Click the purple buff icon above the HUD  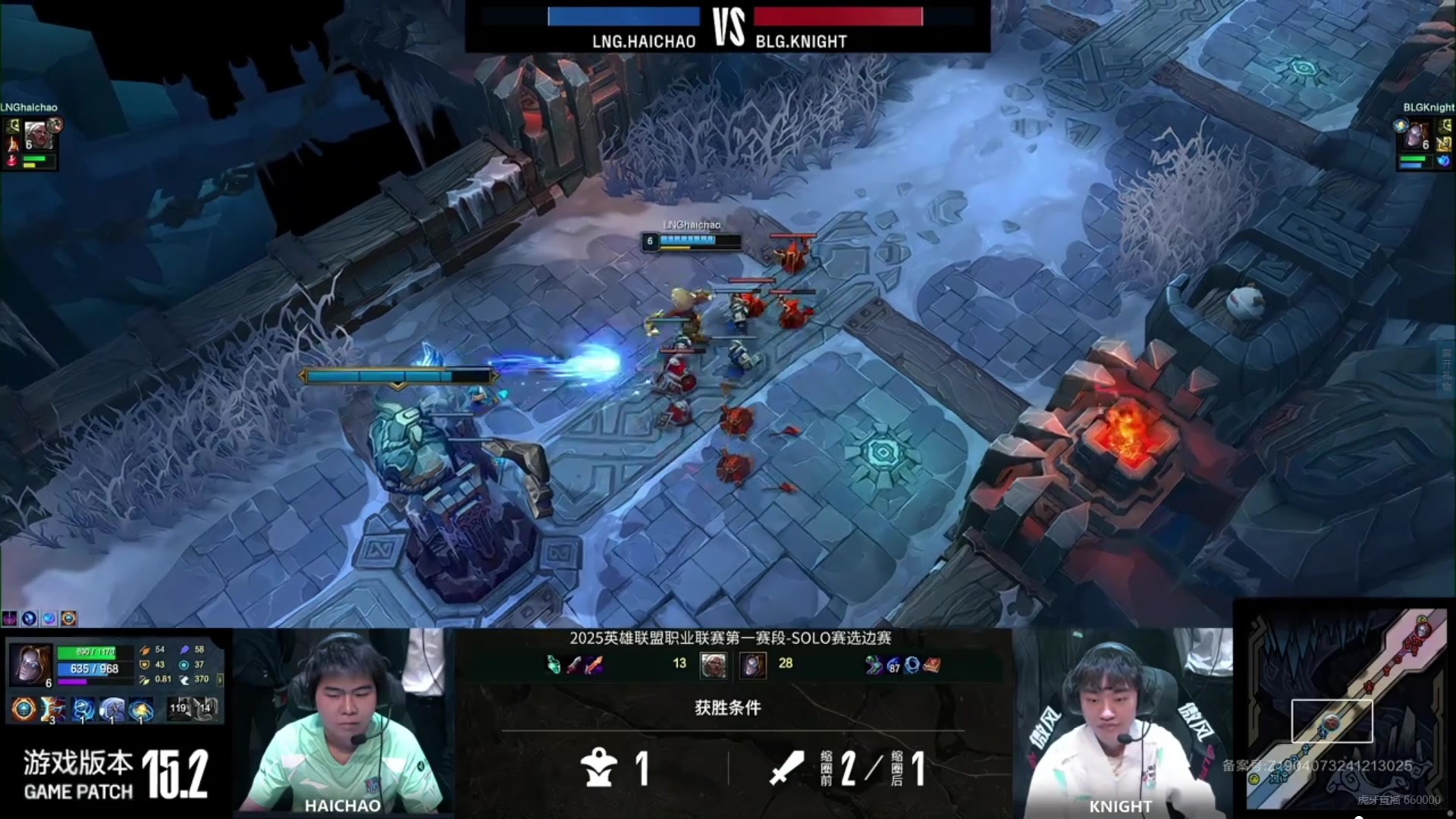[x=9, y=618]
